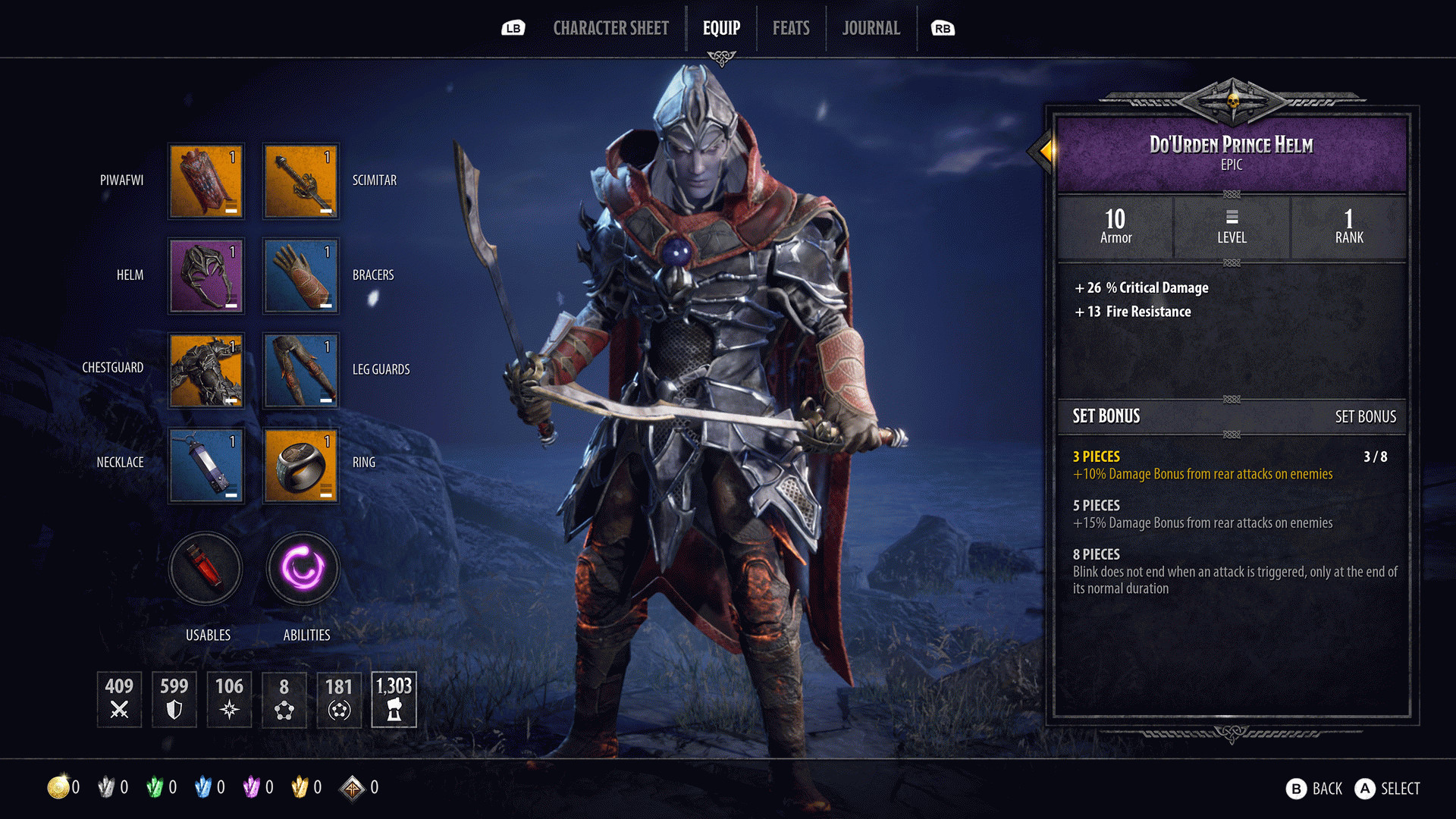Open the Feats tab

point(791,29)
